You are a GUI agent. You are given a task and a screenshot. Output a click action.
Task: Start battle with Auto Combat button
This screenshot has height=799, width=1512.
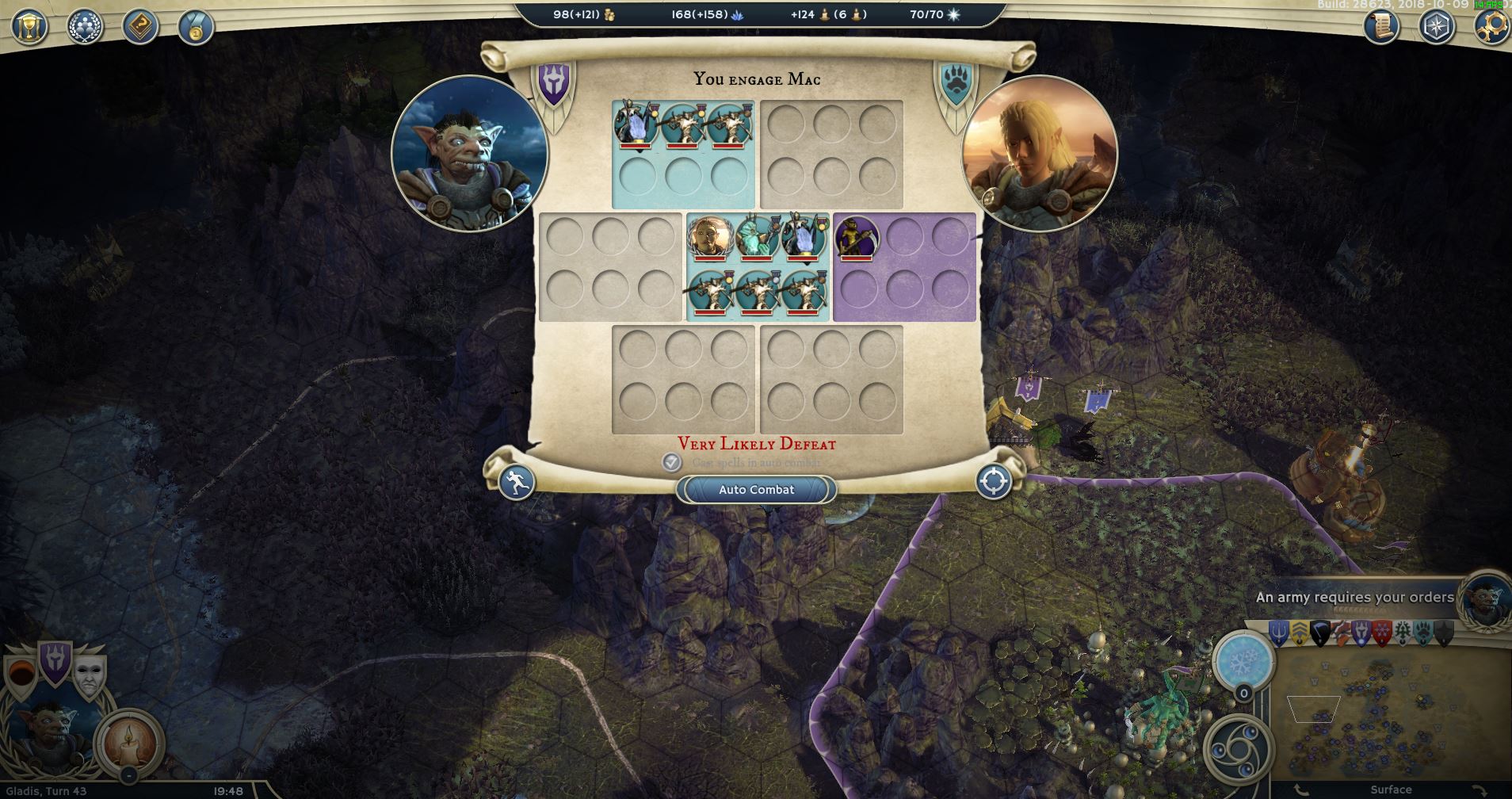756,490
